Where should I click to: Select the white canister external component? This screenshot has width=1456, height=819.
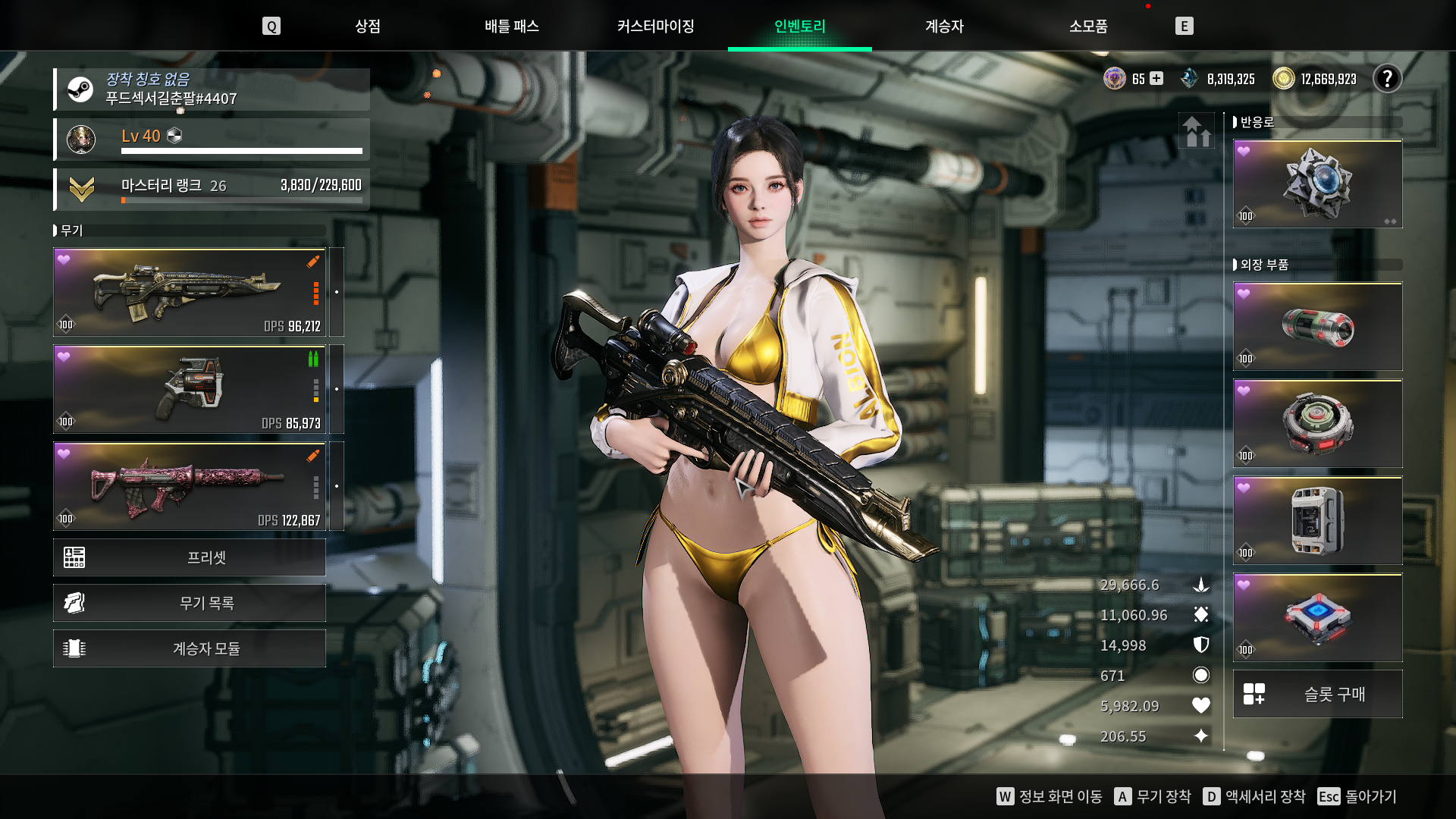coord(1317,521)
